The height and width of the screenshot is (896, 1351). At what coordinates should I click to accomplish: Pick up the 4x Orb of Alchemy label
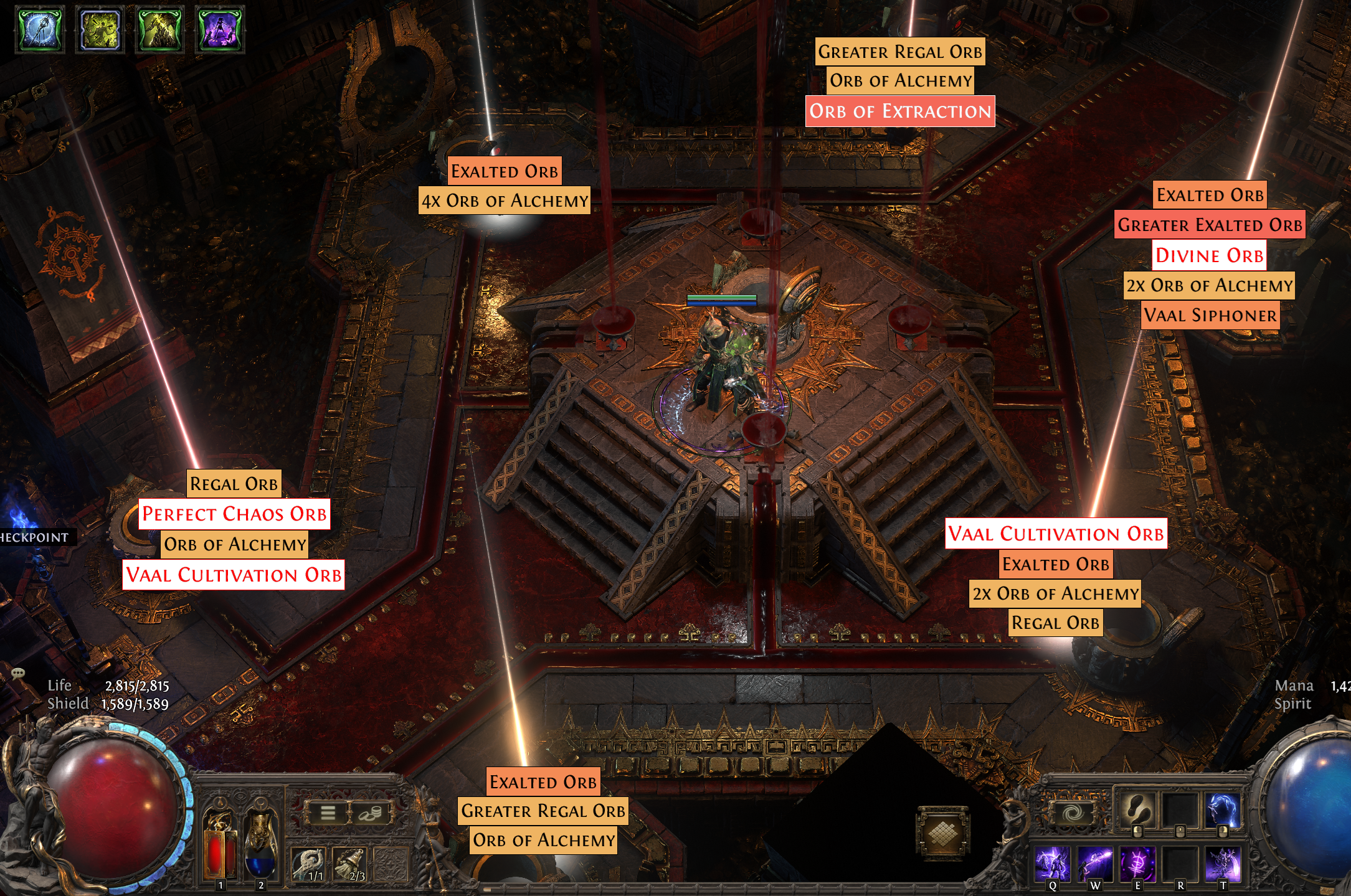(505, 200)
